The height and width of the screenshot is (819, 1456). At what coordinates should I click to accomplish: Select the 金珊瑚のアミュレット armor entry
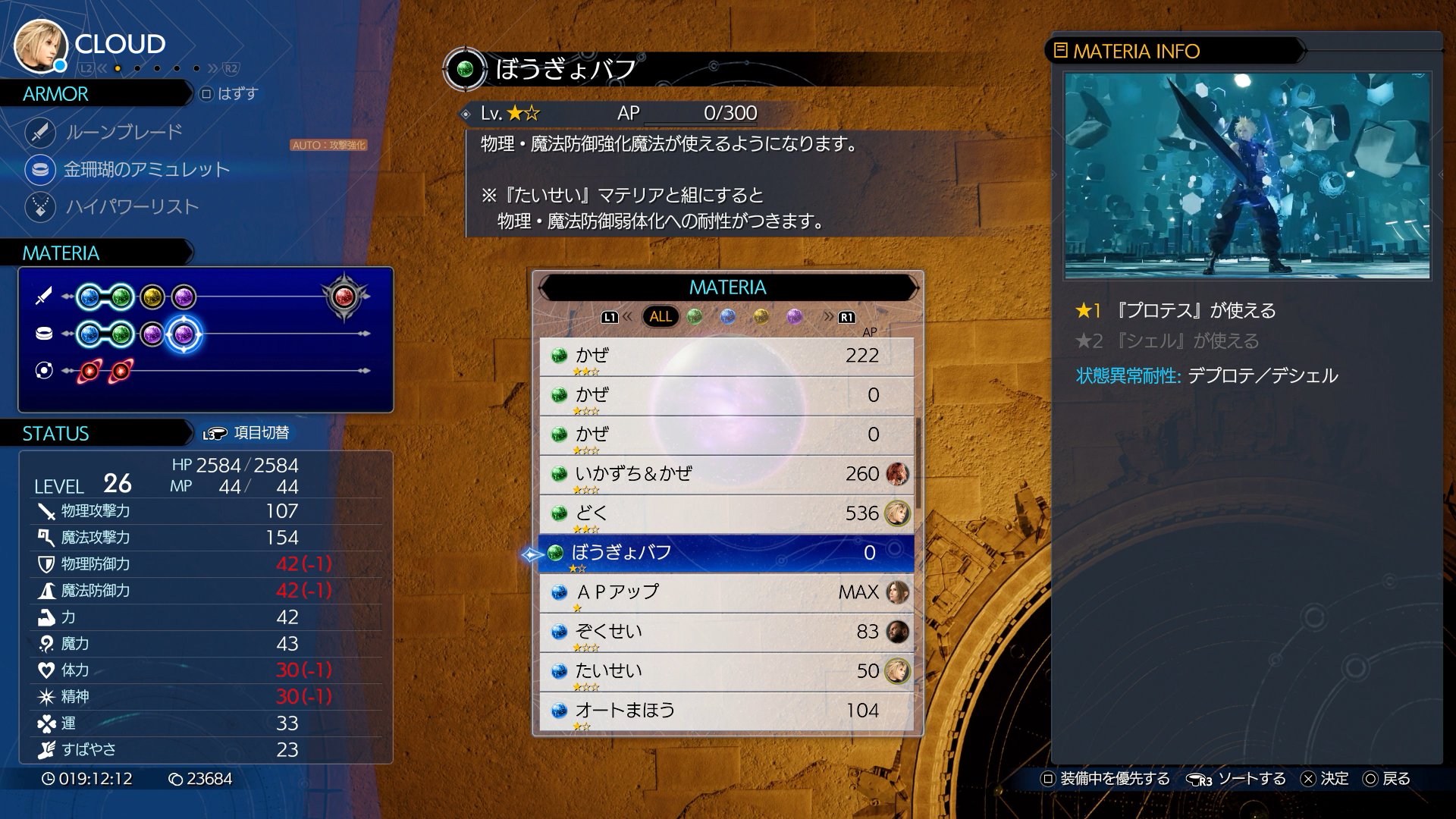146,169
